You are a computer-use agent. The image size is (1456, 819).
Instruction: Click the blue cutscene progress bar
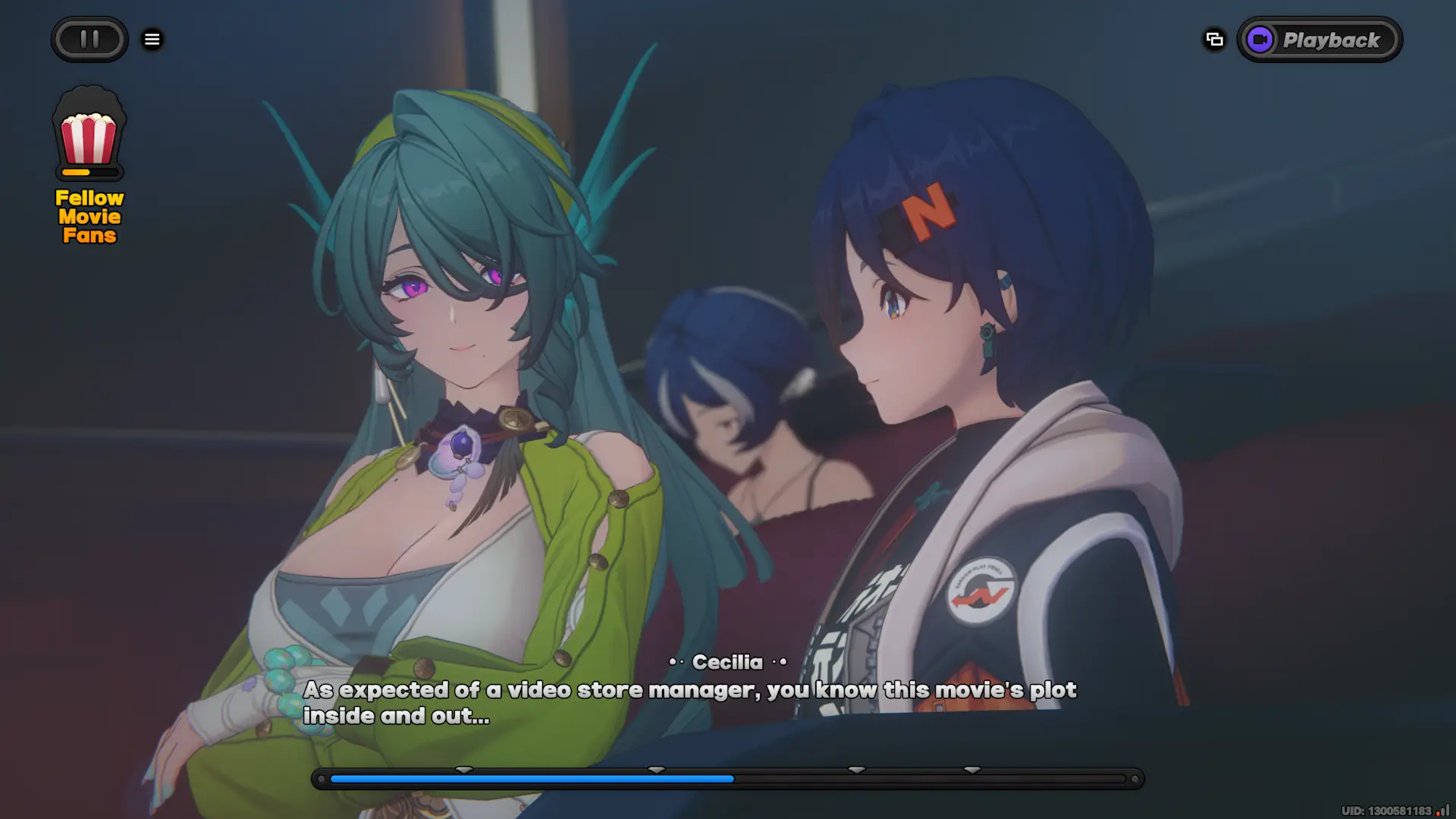pyautogui.click(x=531, y=779)
